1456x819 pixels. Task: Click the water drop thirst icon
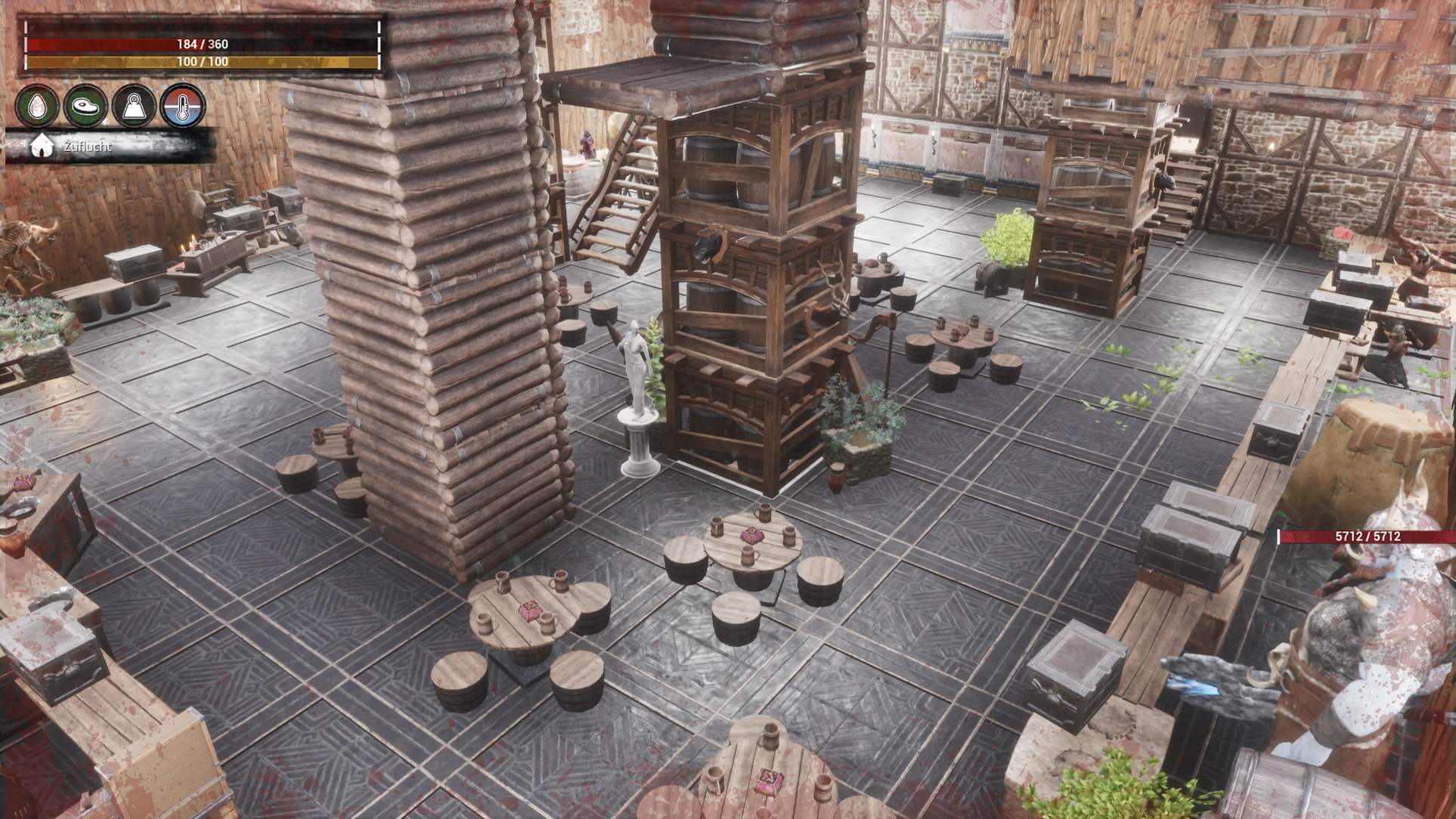click(37, 107)
